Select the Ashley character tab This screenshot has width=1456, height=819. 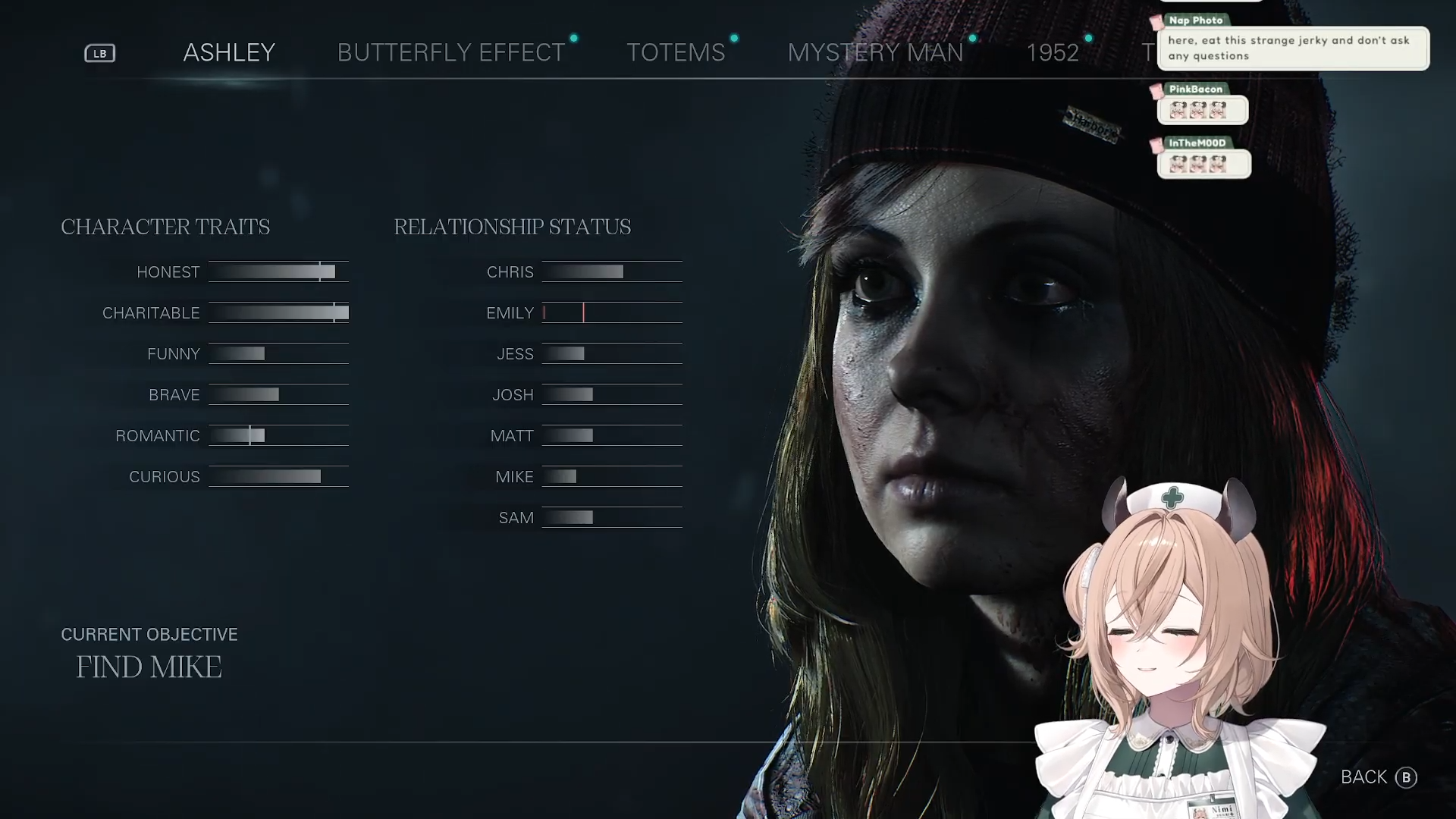click(x=229, y=52)
